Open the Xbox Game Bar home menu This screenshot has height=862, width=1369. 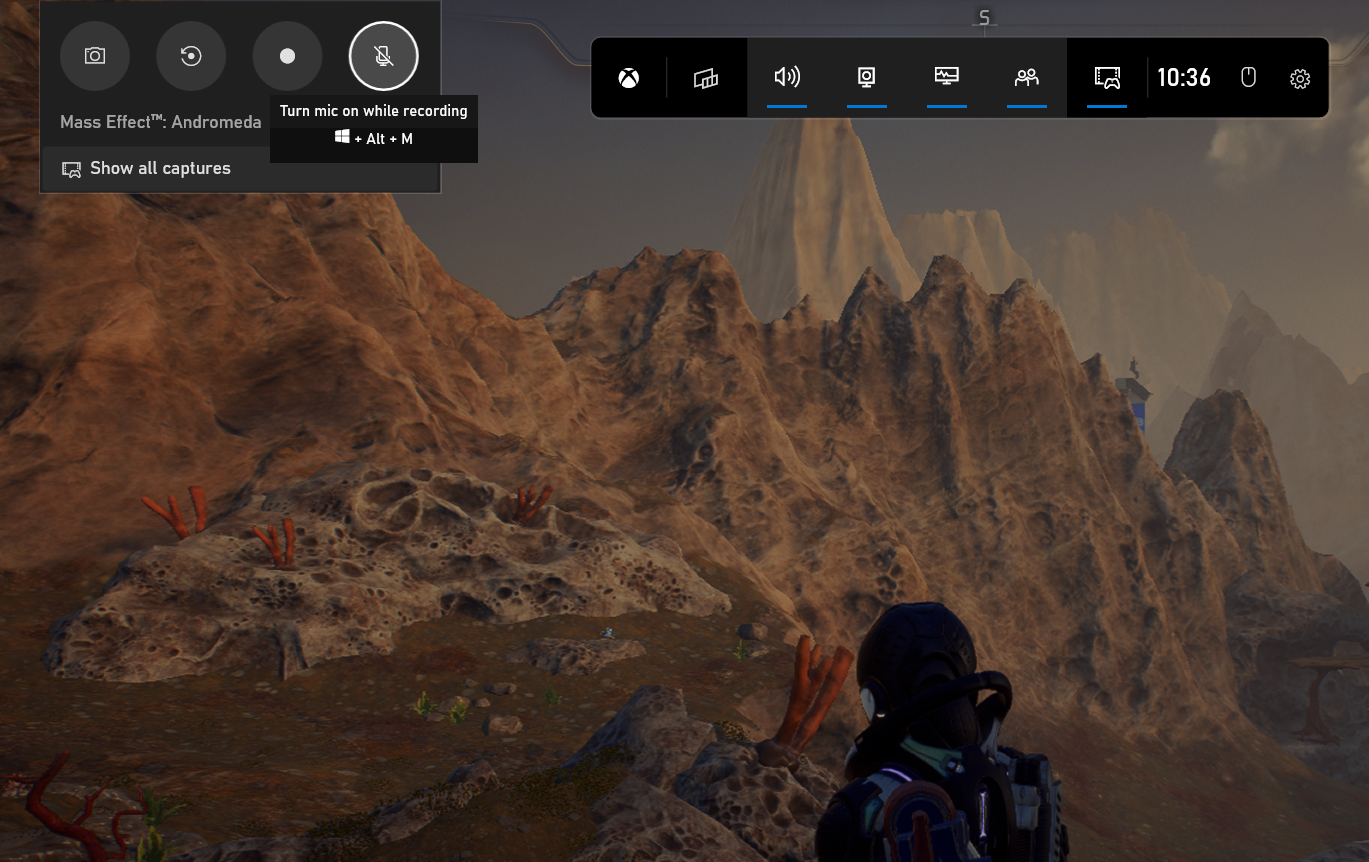click(628, 77)
